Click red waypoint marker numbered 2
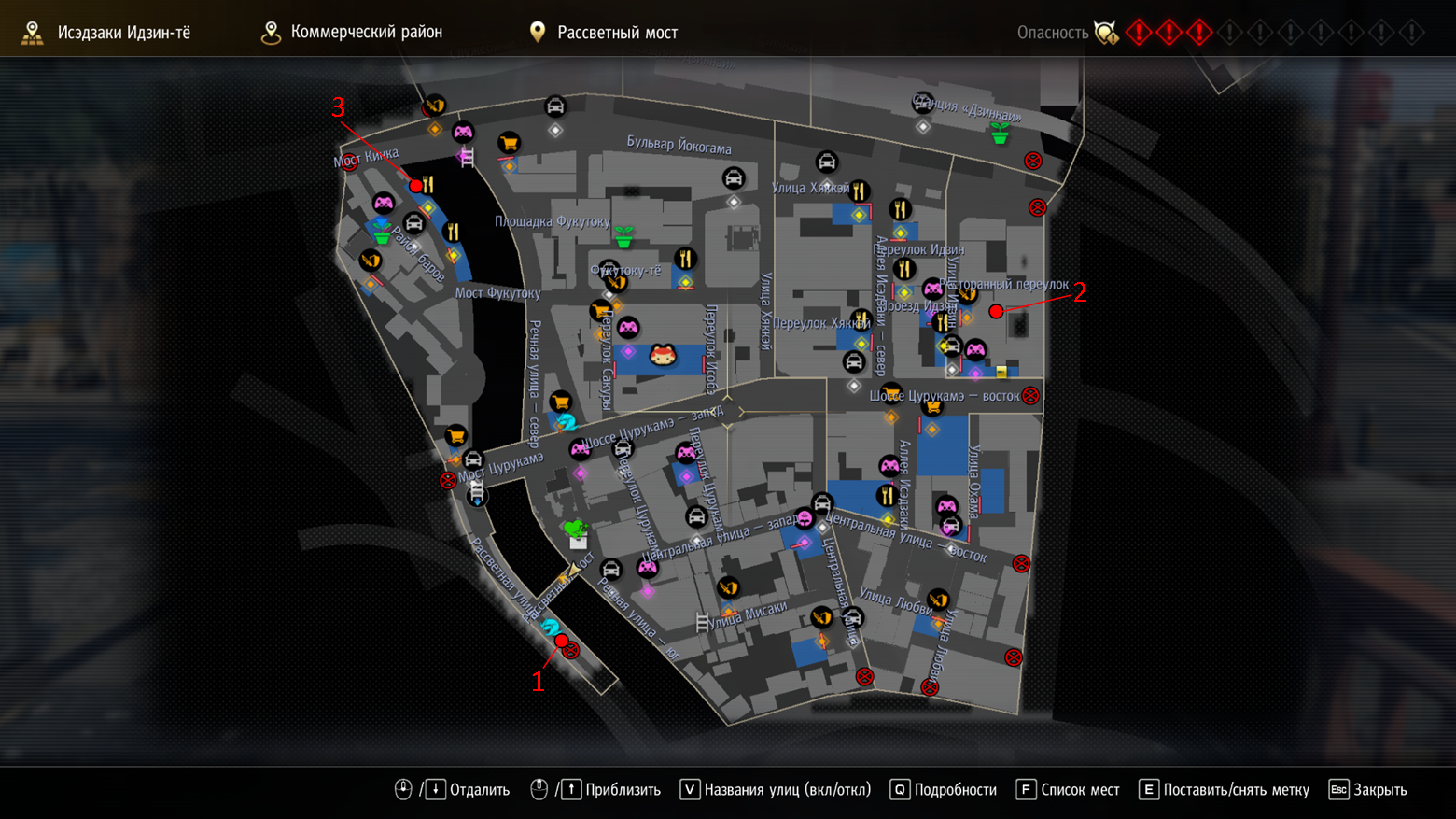The height and width of the screenshot is (819, 1456). coord(996,311)
